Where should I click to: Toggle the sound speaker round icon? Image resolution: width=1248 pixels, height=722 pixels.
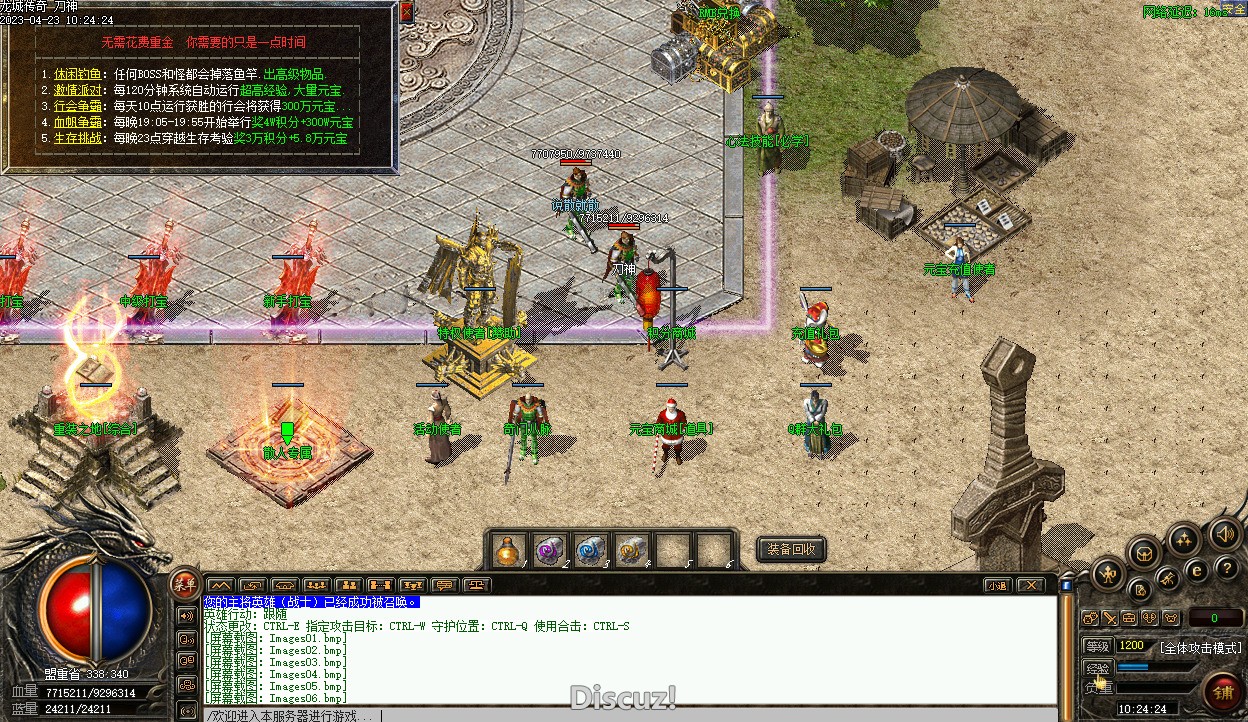pos(1224,533)
